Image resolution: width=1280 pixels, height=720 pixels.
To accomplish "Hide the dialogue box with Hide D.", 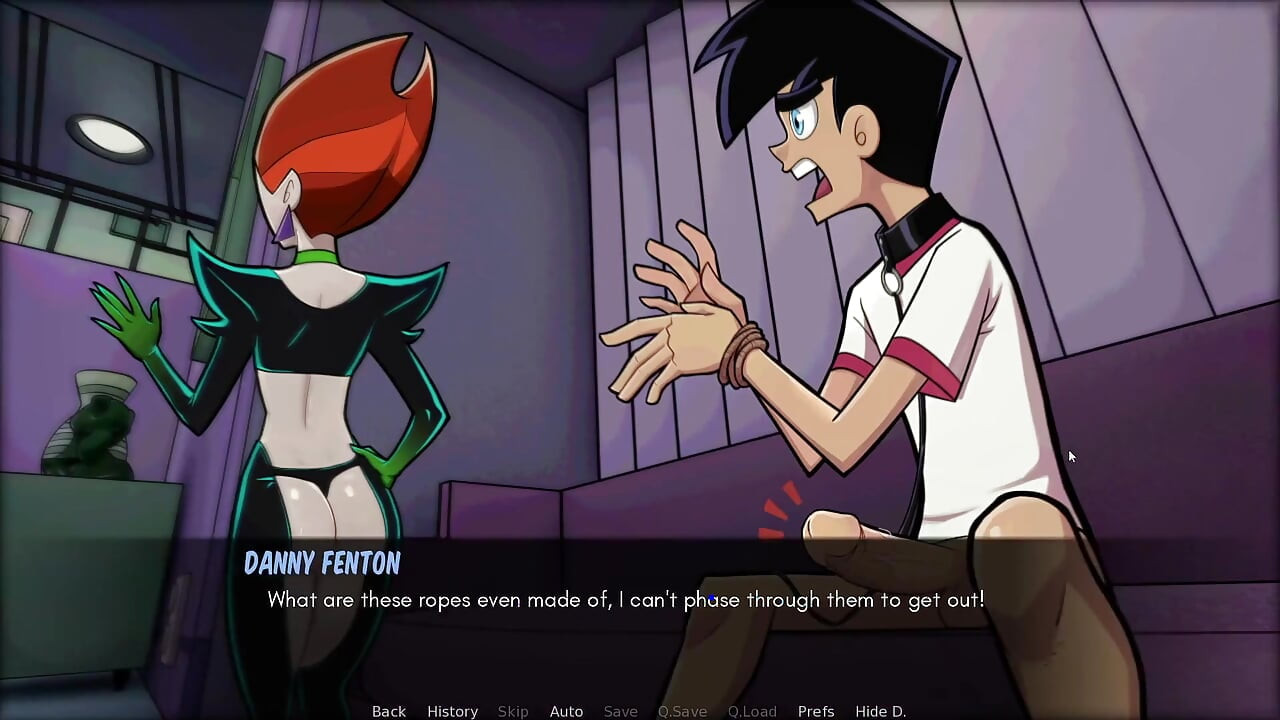I will point(880,711).
